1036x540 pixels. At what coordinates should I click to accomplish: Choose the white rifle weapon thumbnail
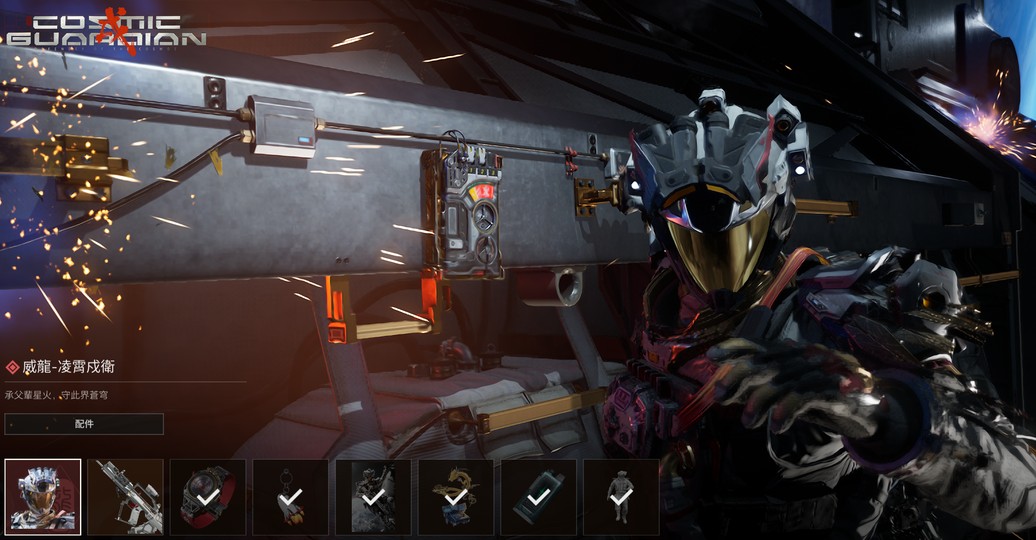tap(125, 497)
